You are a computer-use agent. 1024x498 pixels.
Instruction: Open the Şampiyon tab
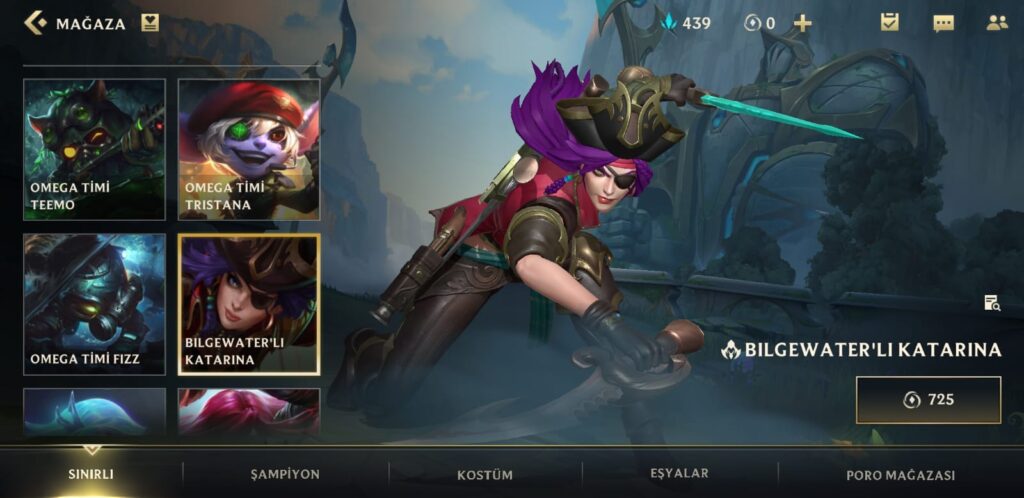tap(285, 474)
